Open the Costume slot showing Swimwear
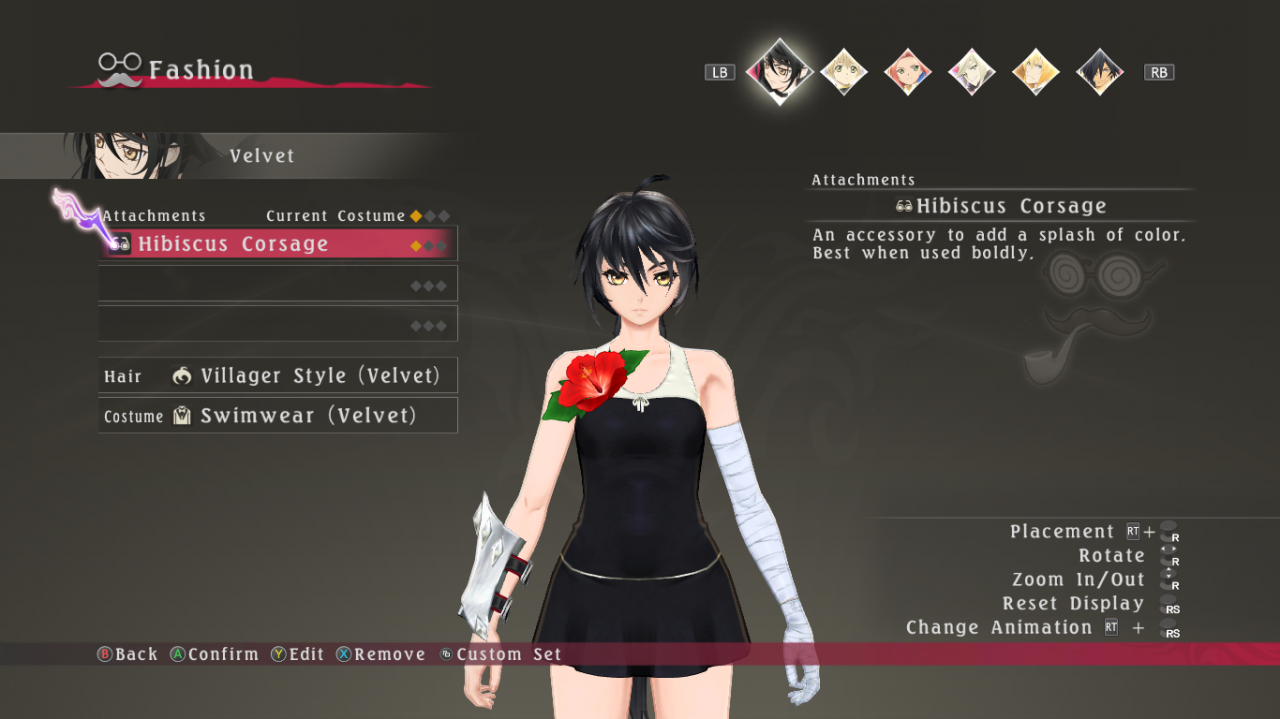The width and height of the screenshot is (1280, 719). pos(278,416)
